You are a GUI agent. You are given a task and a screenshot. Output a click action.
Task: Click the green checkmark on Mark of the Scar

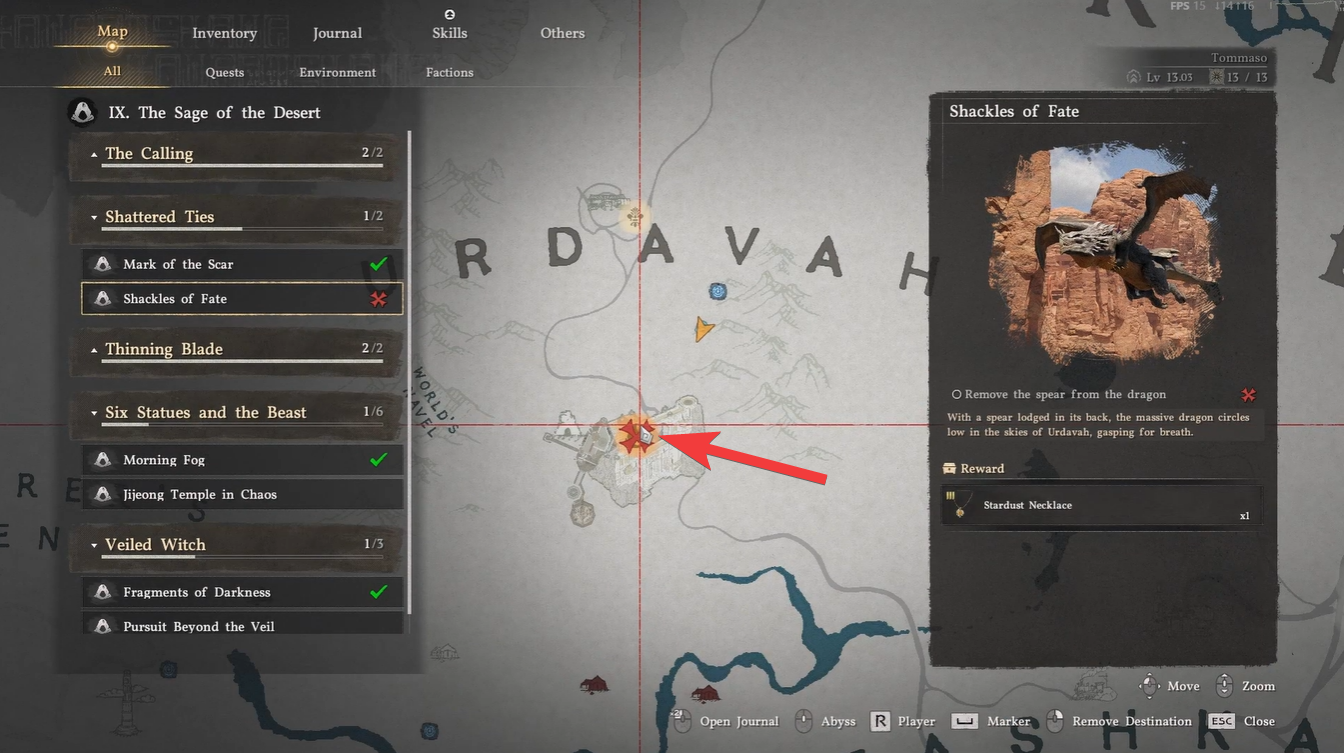(378, 264)
